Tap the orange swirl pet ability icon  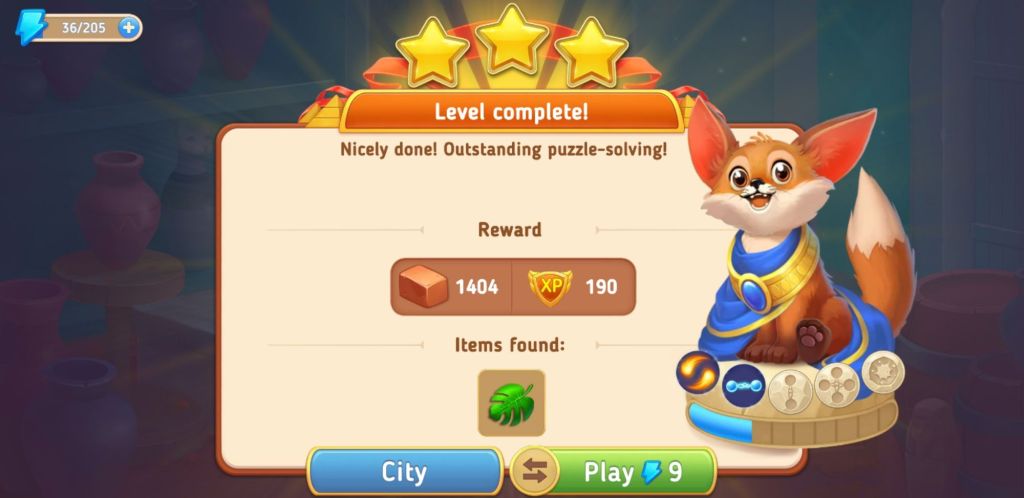click(x=697, y=373)
